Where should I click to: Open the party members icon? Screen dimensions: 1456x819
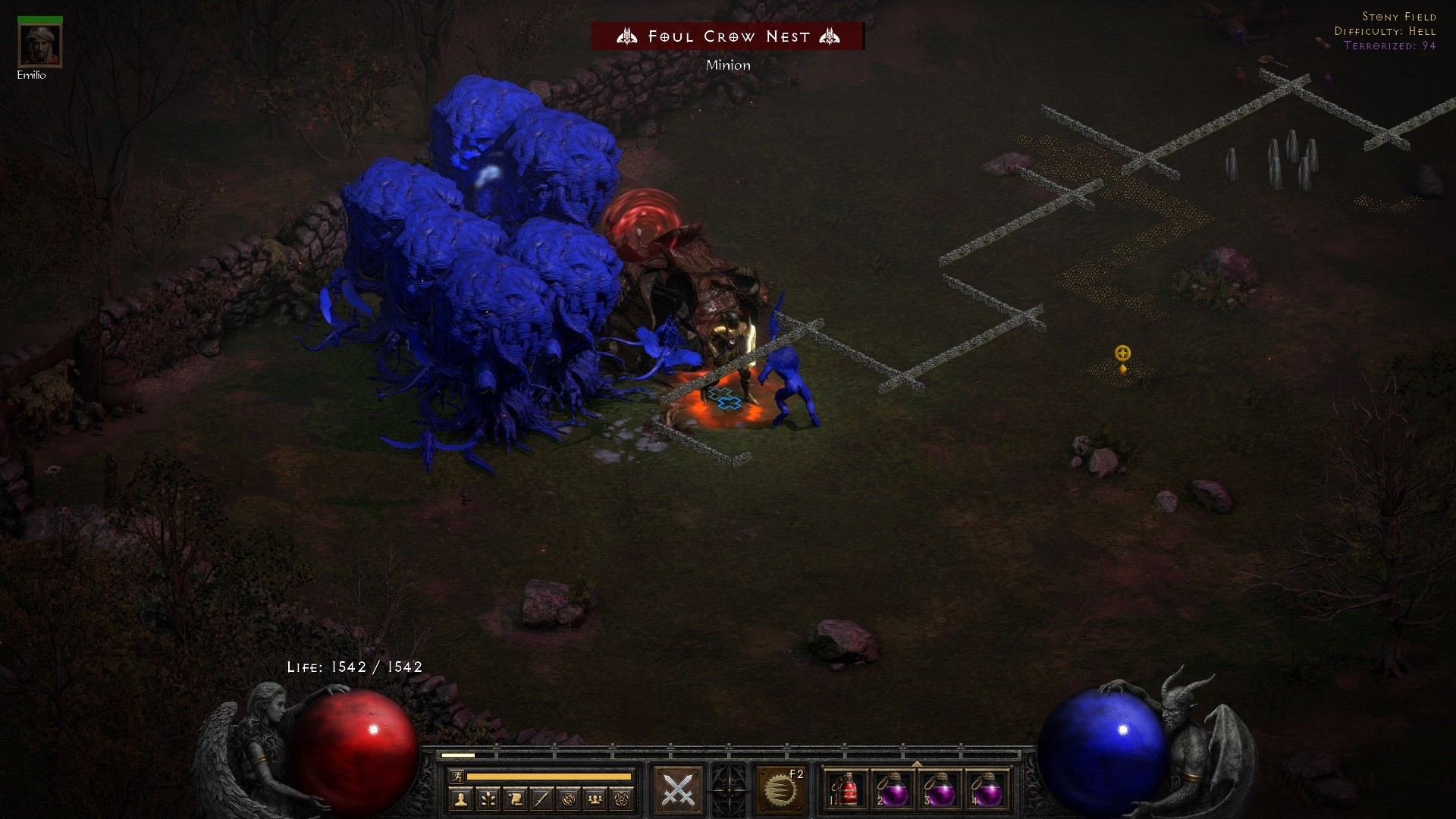click(x=595, y=799)
